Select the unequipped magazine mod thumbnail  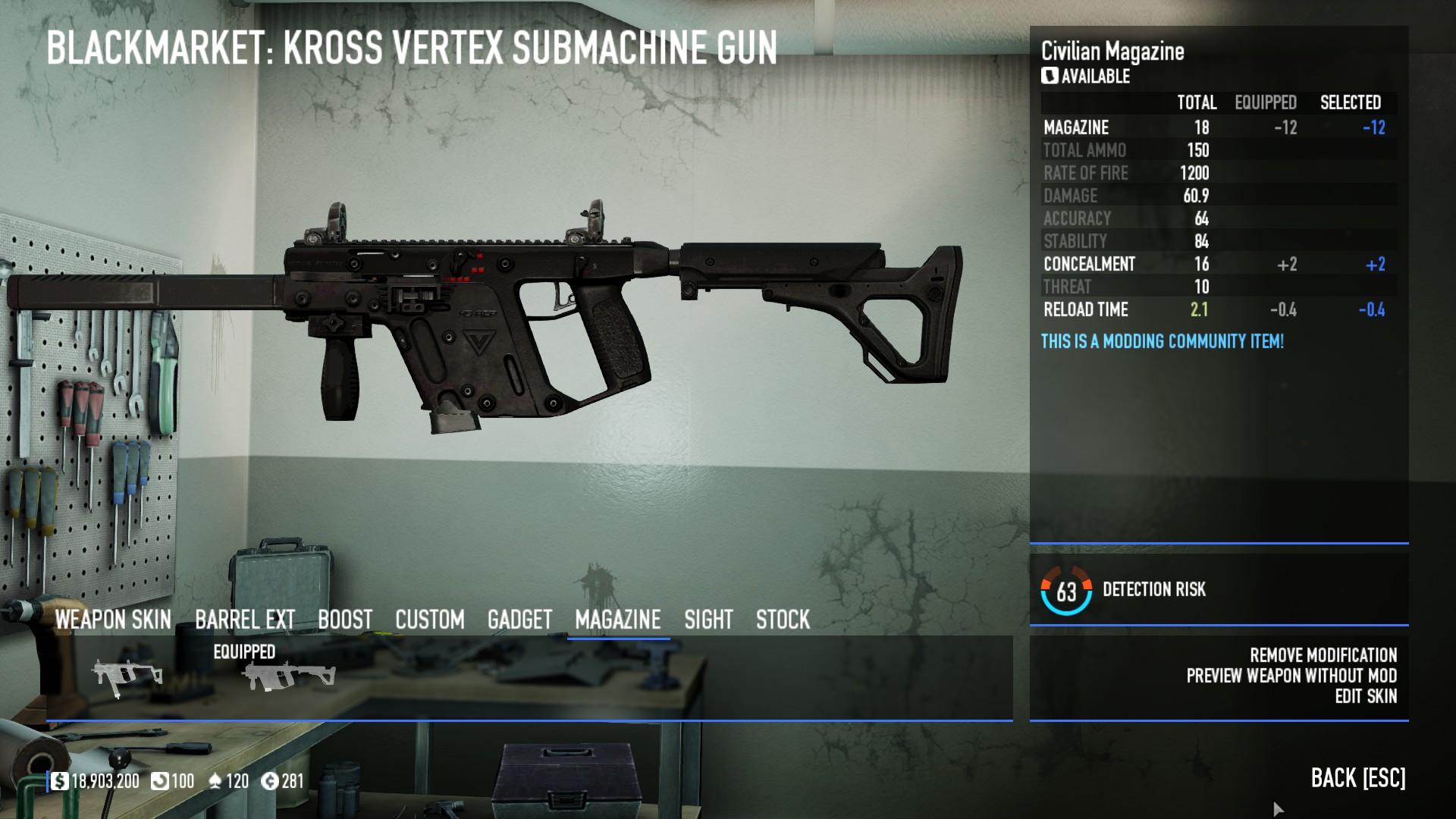coord(127,676)
